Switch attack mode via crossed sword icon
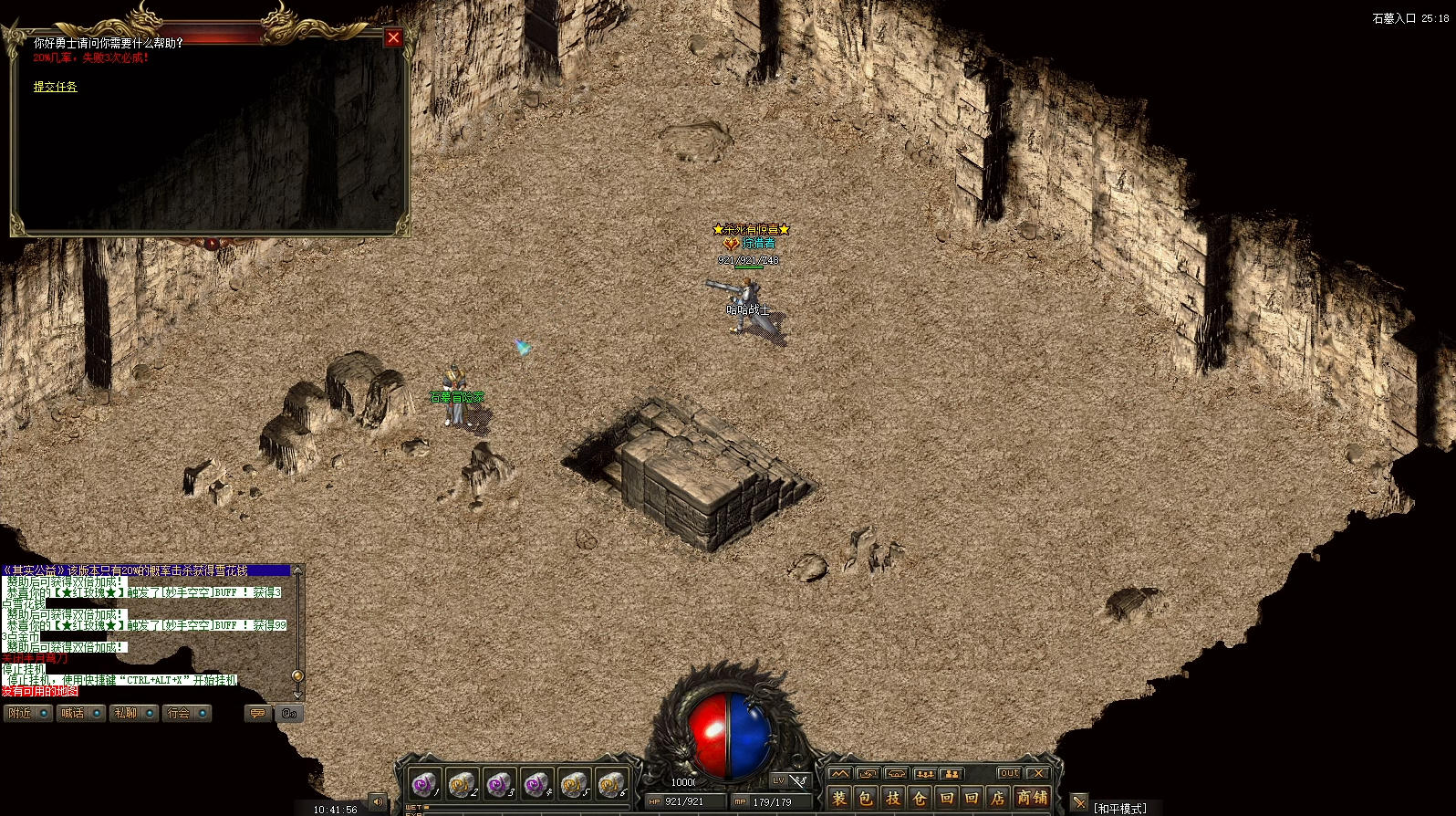This screenshot has height=816, width=1456. pos(1079,803)
